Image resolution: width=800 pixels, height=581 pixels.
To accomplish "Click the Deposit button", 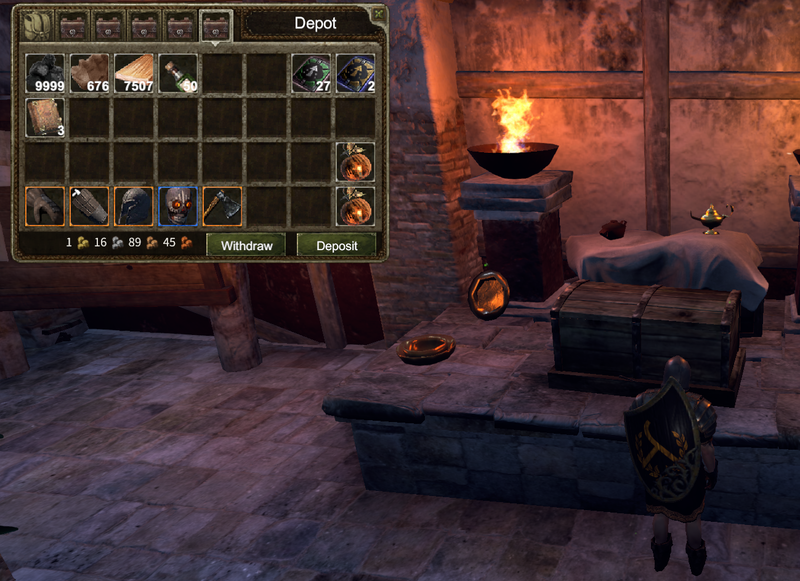I will (x=337, y=245).
